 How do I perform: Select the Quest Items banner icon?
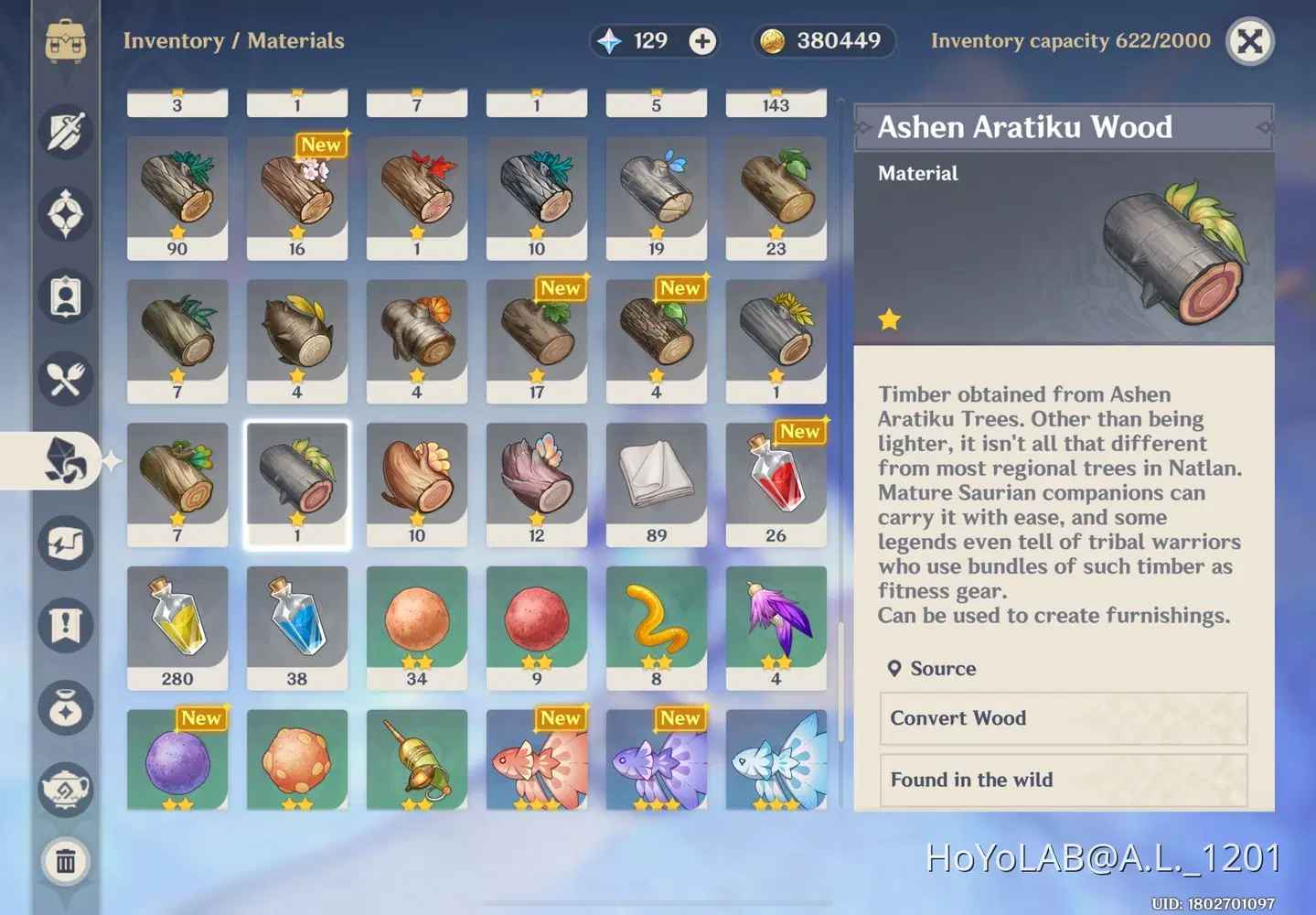pos(64,625)
